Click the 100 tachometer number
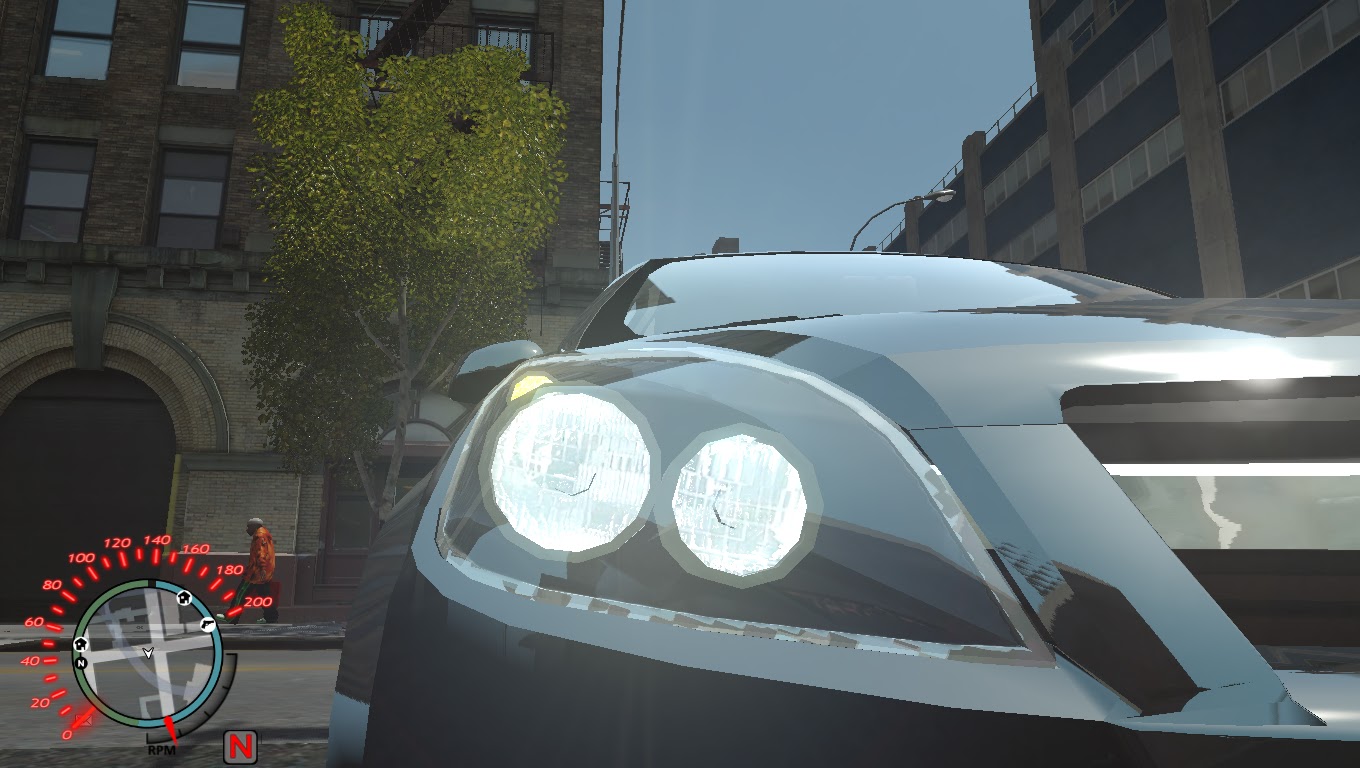Viewport: 1360px width, 768px height. pyautogui.click(x=81, y=557)
